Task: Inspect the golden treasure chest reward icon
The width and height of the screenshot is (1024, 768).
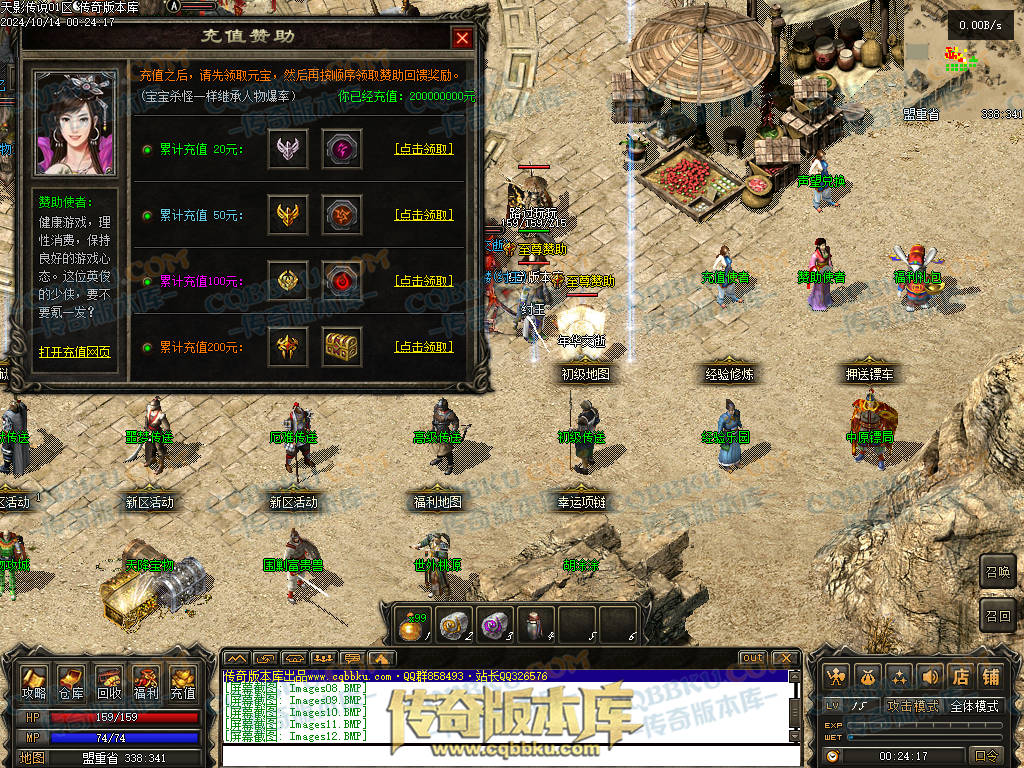Action: 342,347
